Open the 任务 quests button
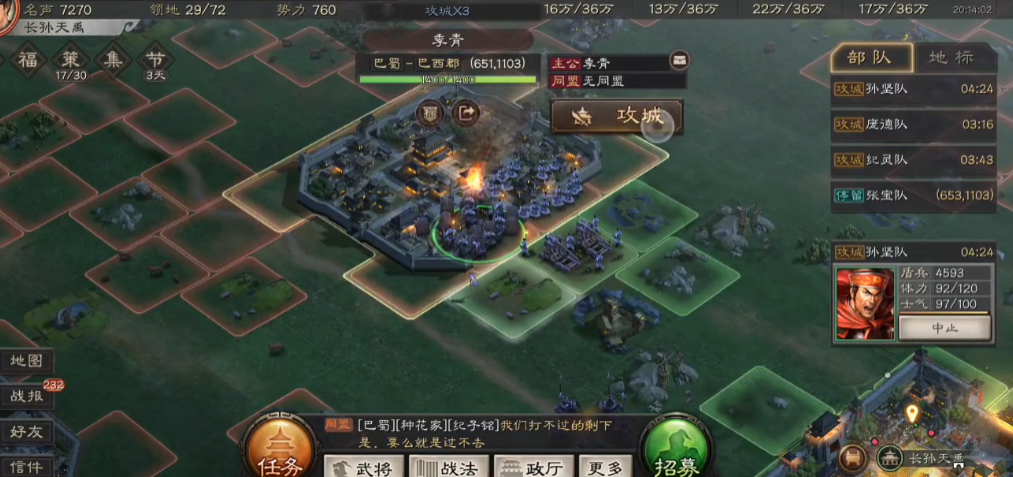Image resolution: width=1013 pixels, height=477 pixels. point(279,448)
